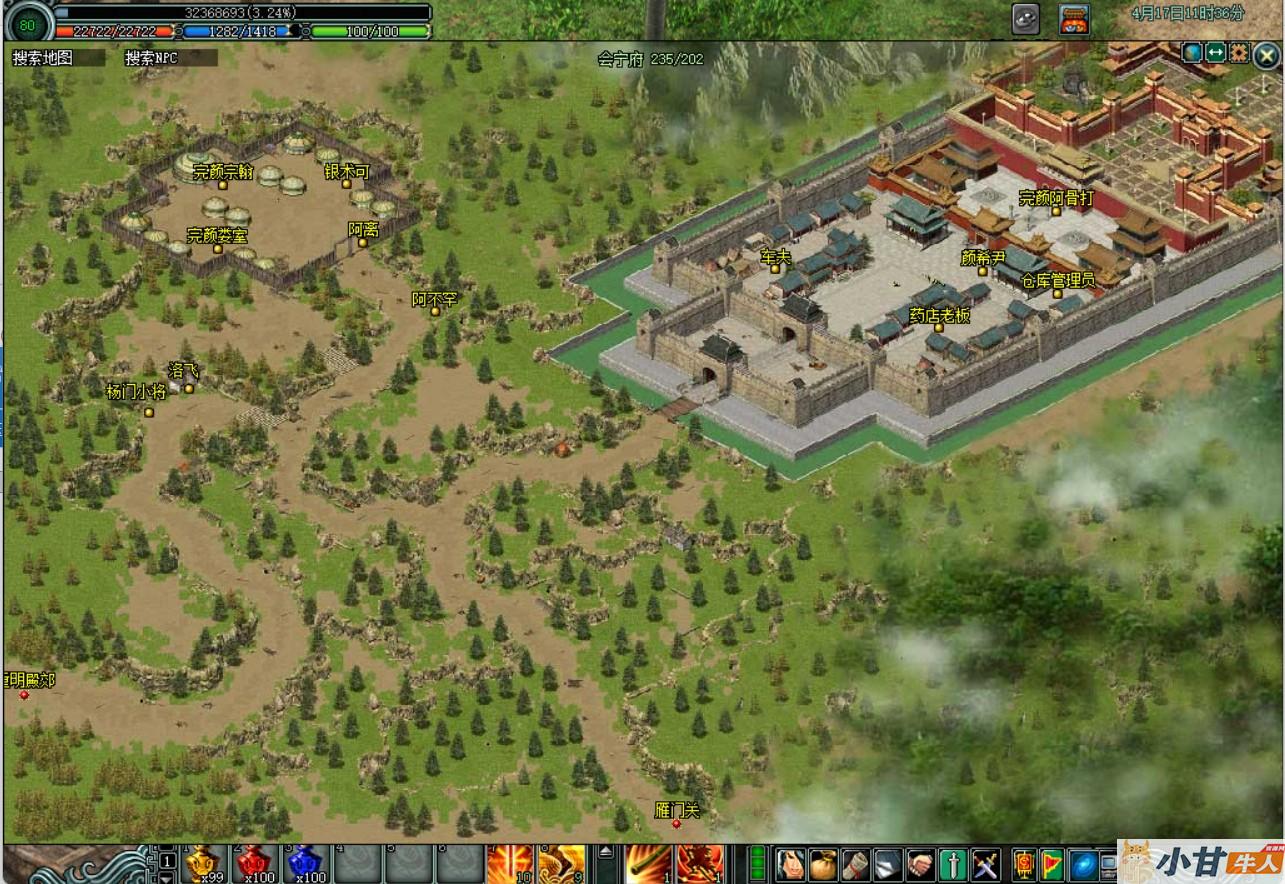The image size is (1285, 884).
Task: Open the bag sack icon
Action: click(824, 864)
